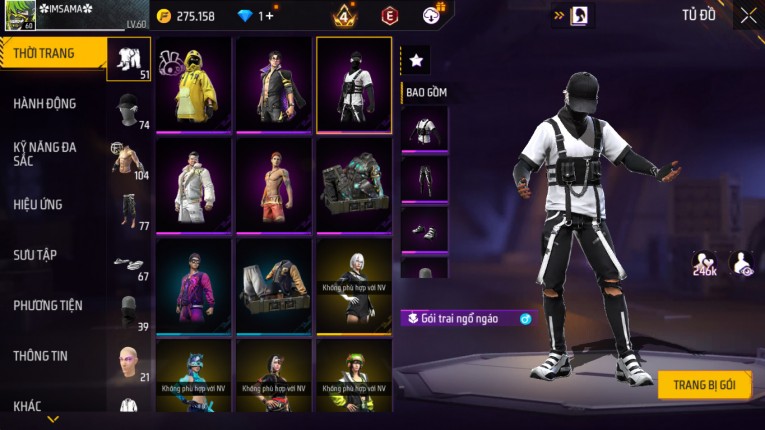This screenshot has width=765, height=430.
Task: Open the camo loot crate item
Action: pos(353,185)
